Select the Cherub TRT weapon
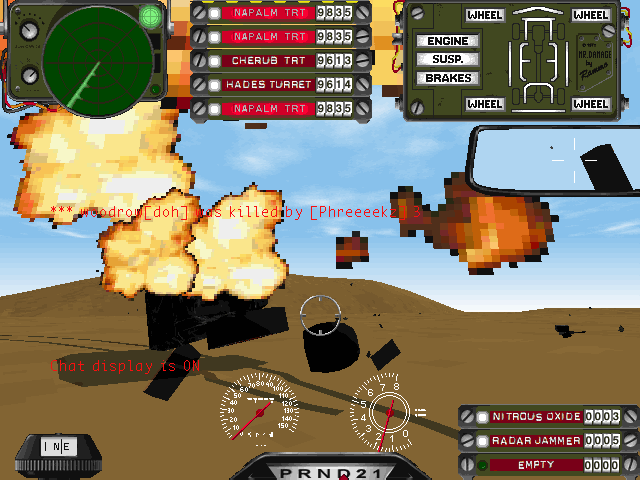640x480 pixels. (x=266, y=60)
